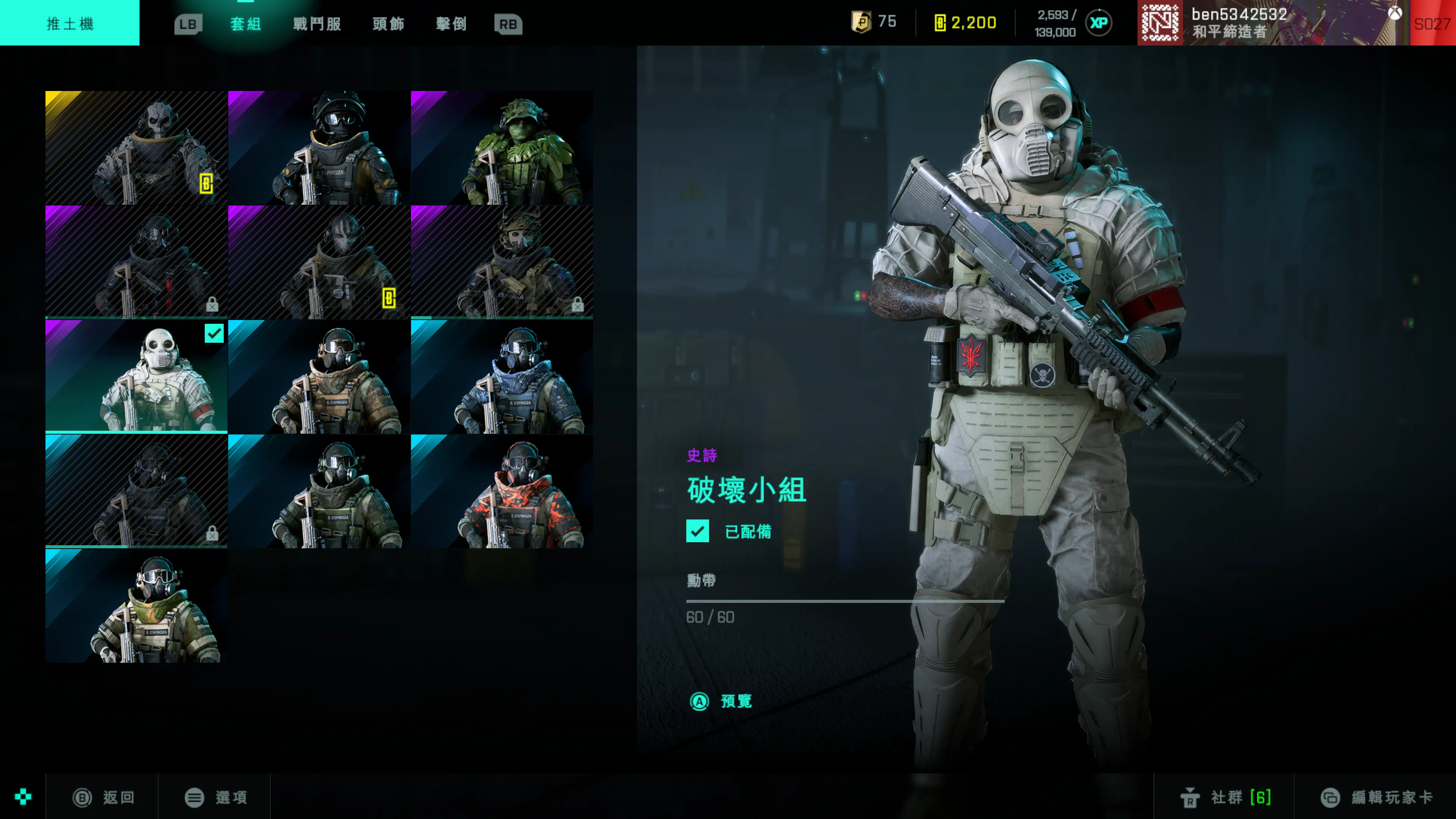Select the 頭飾 tab
1456x819 pixels.
click(388, 24)
